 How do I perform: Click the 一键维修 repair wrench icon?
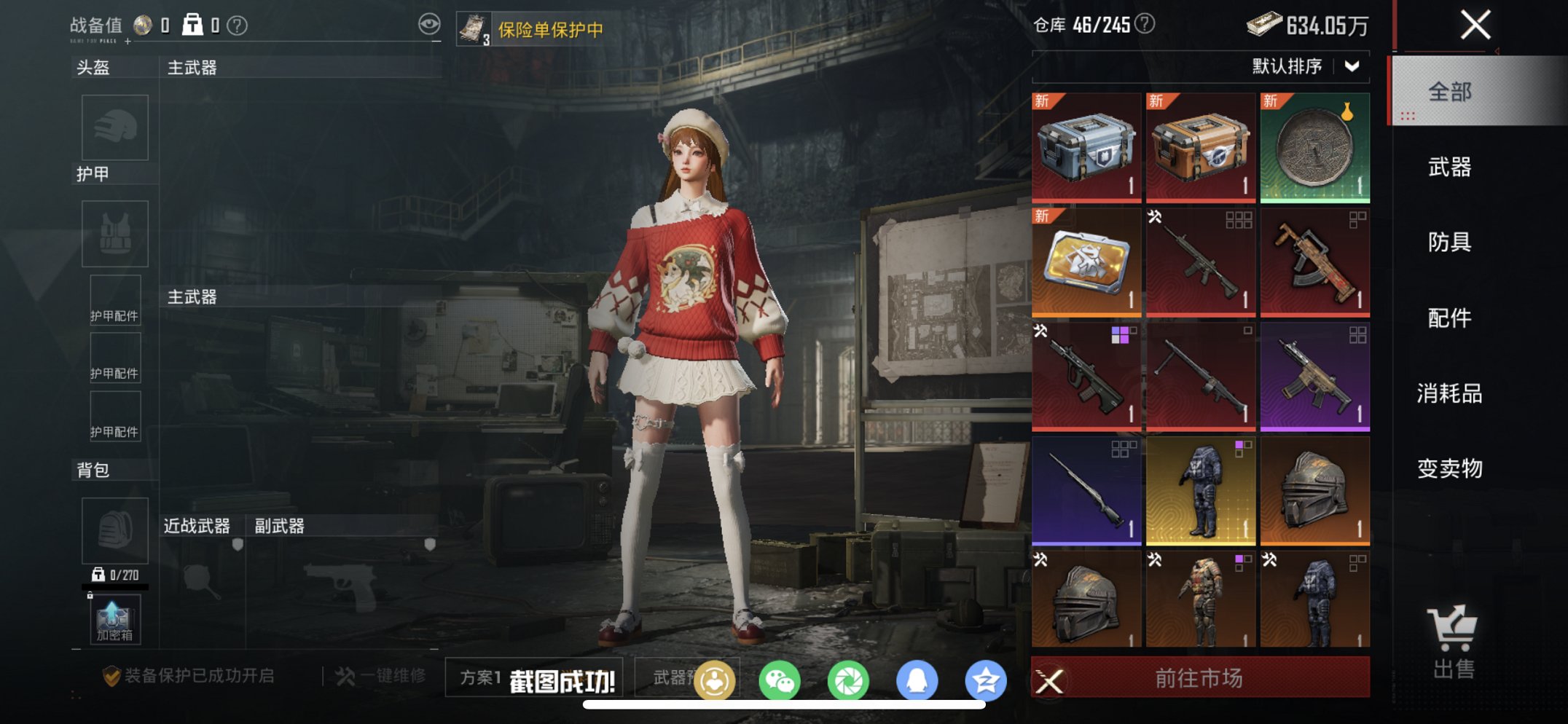tap(344, 676)
